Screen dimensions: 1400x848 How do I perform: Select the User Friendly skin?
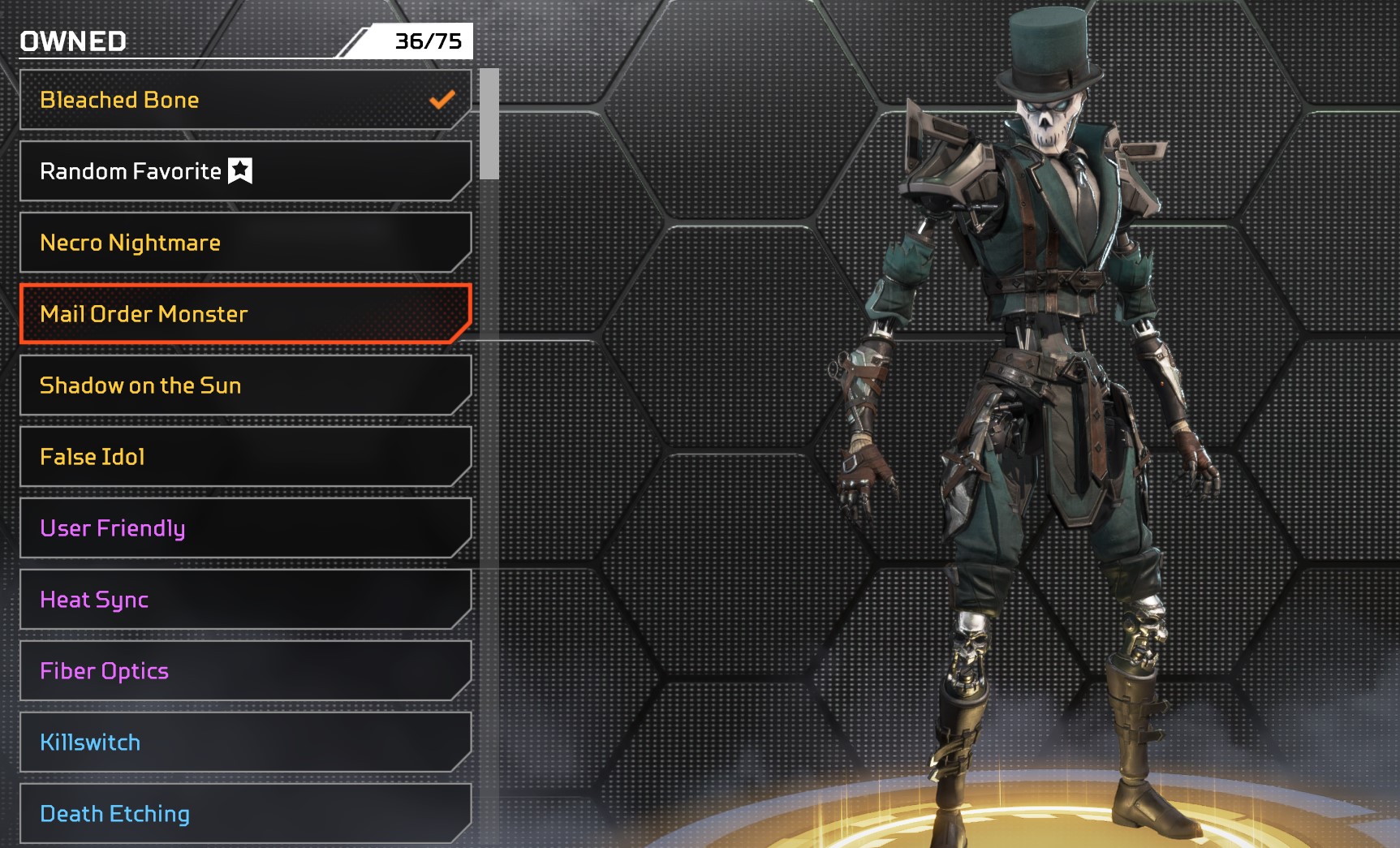coord(243,528)
